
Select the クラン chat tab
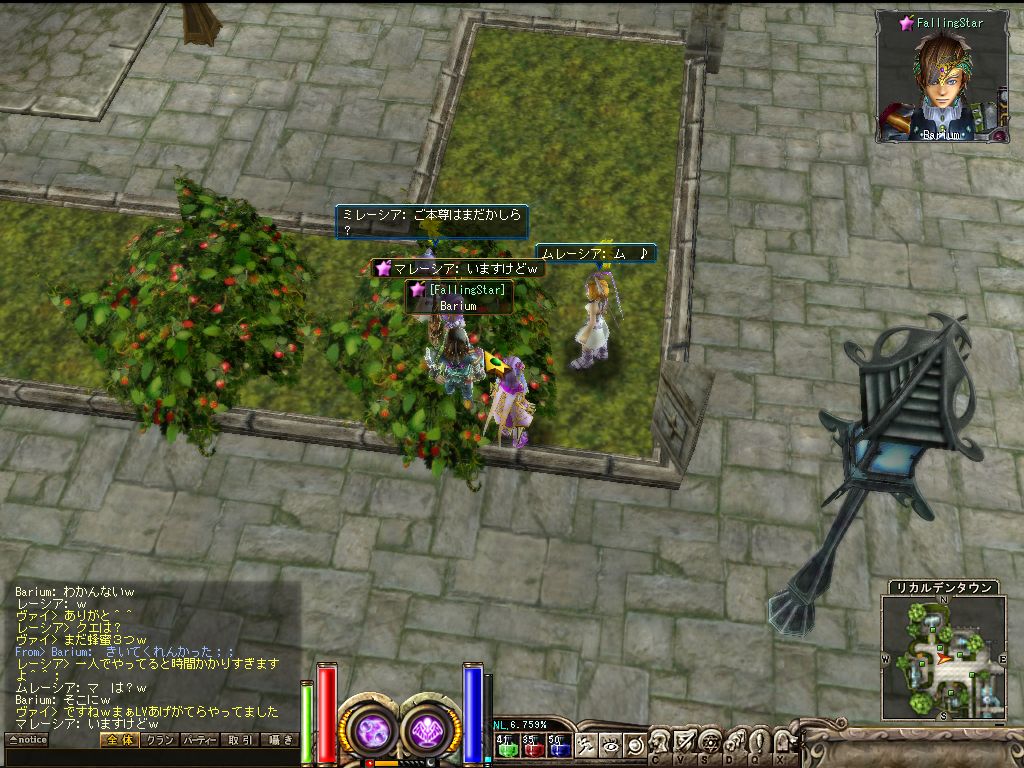click(x=158, y=740)
